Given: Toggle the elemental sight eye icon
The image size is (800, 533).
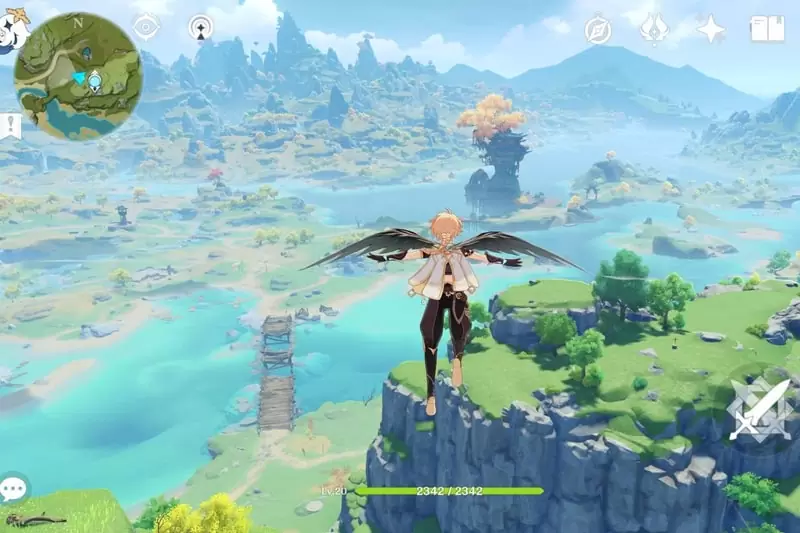Looking at the screenshot, I should tap(146, 27).
